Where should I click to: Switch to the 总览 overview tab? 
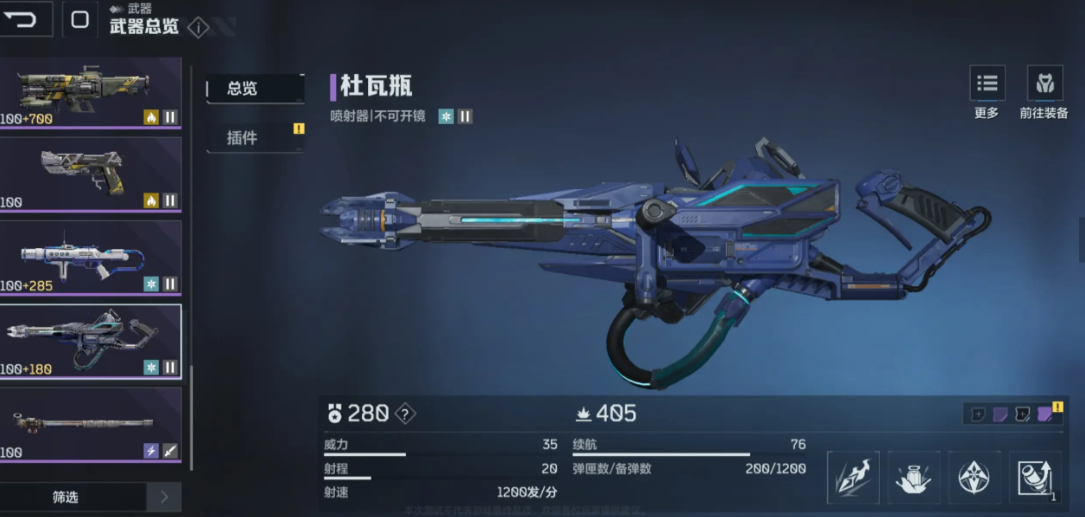(x=254, y=89)
